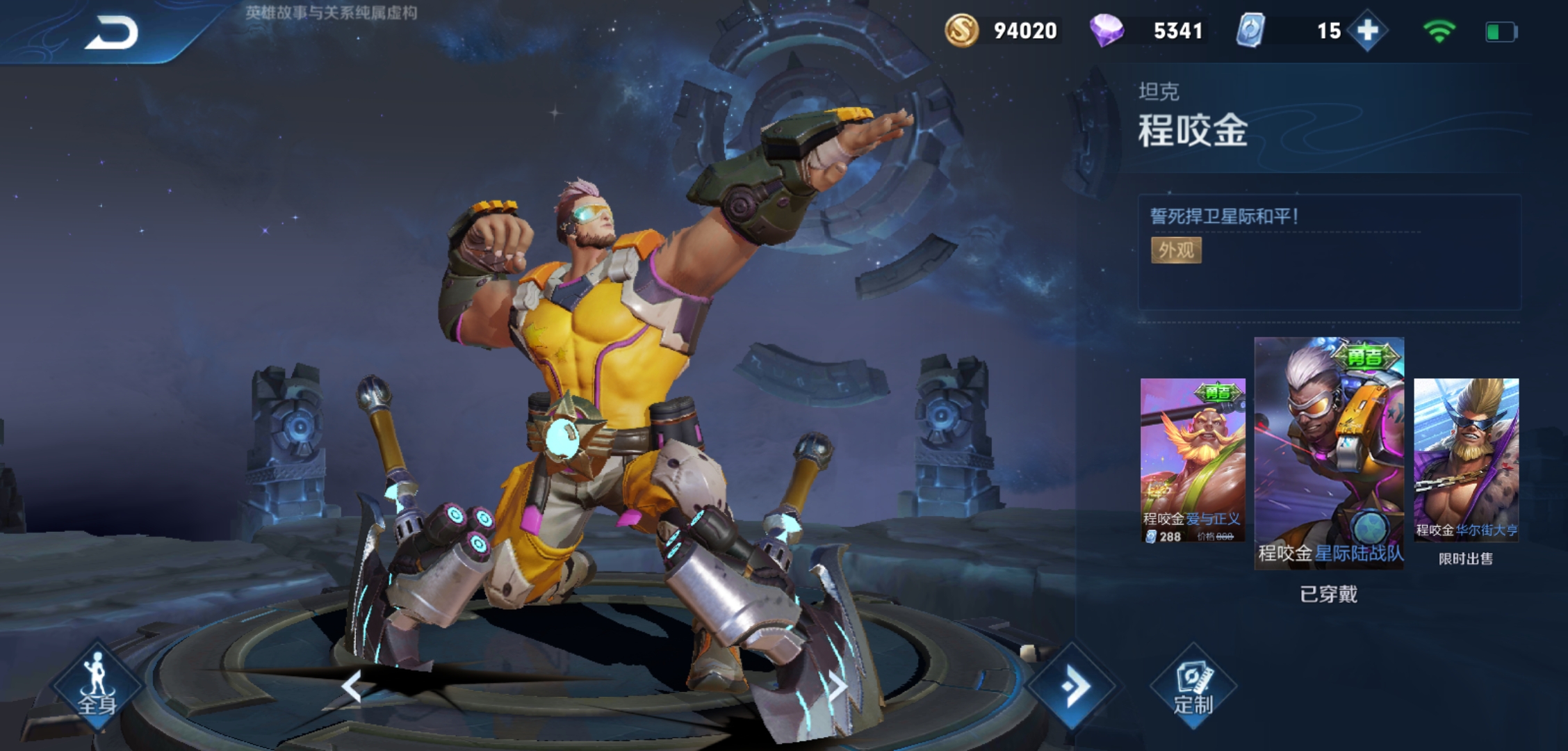Tap the gold coin currency icon
This screenshot has width=1568, height=751.
click(x=961, y=31)
